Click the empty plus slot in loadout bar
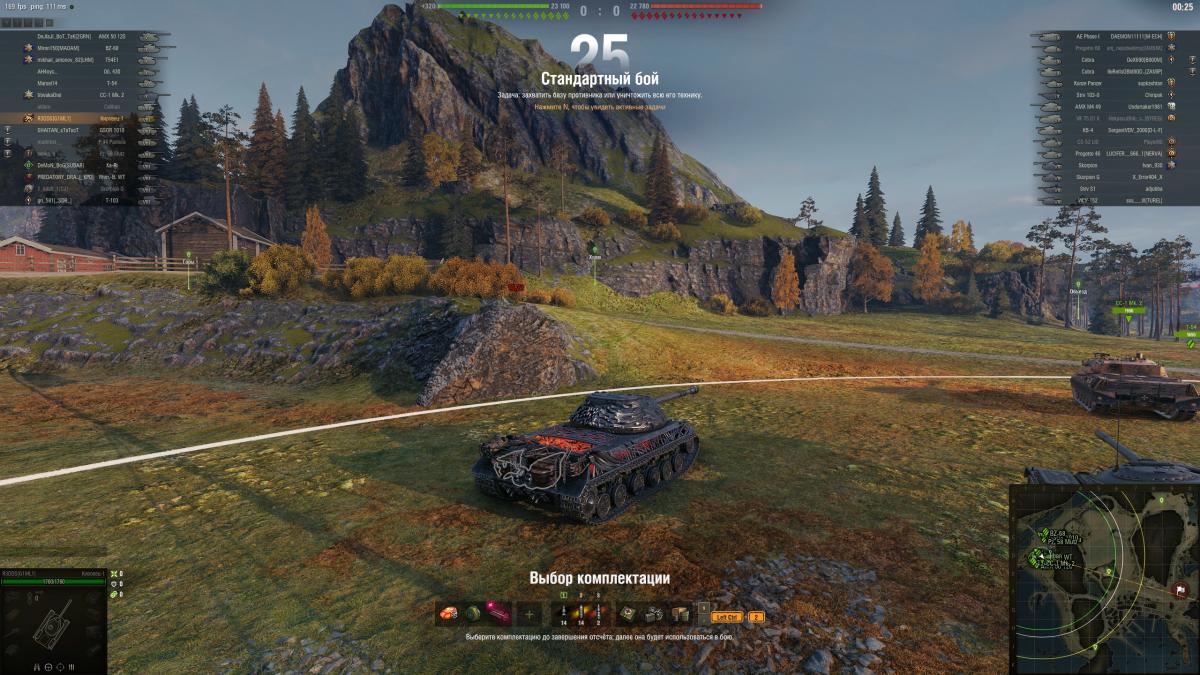Screen dimensions: 1200x675 pos(530,614)
